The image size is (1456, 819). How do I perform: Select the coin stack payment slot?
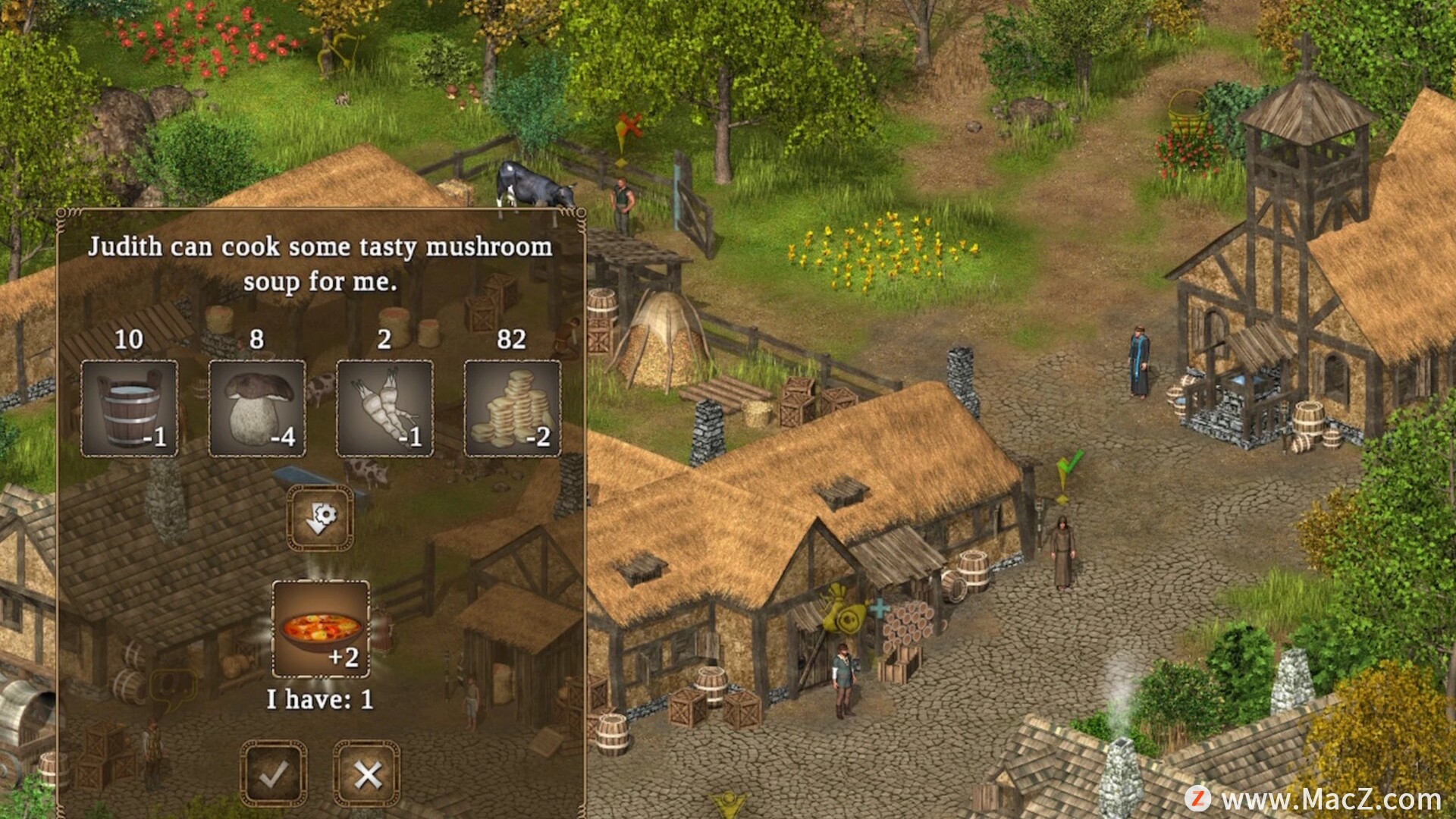click(x=512, y=409)
